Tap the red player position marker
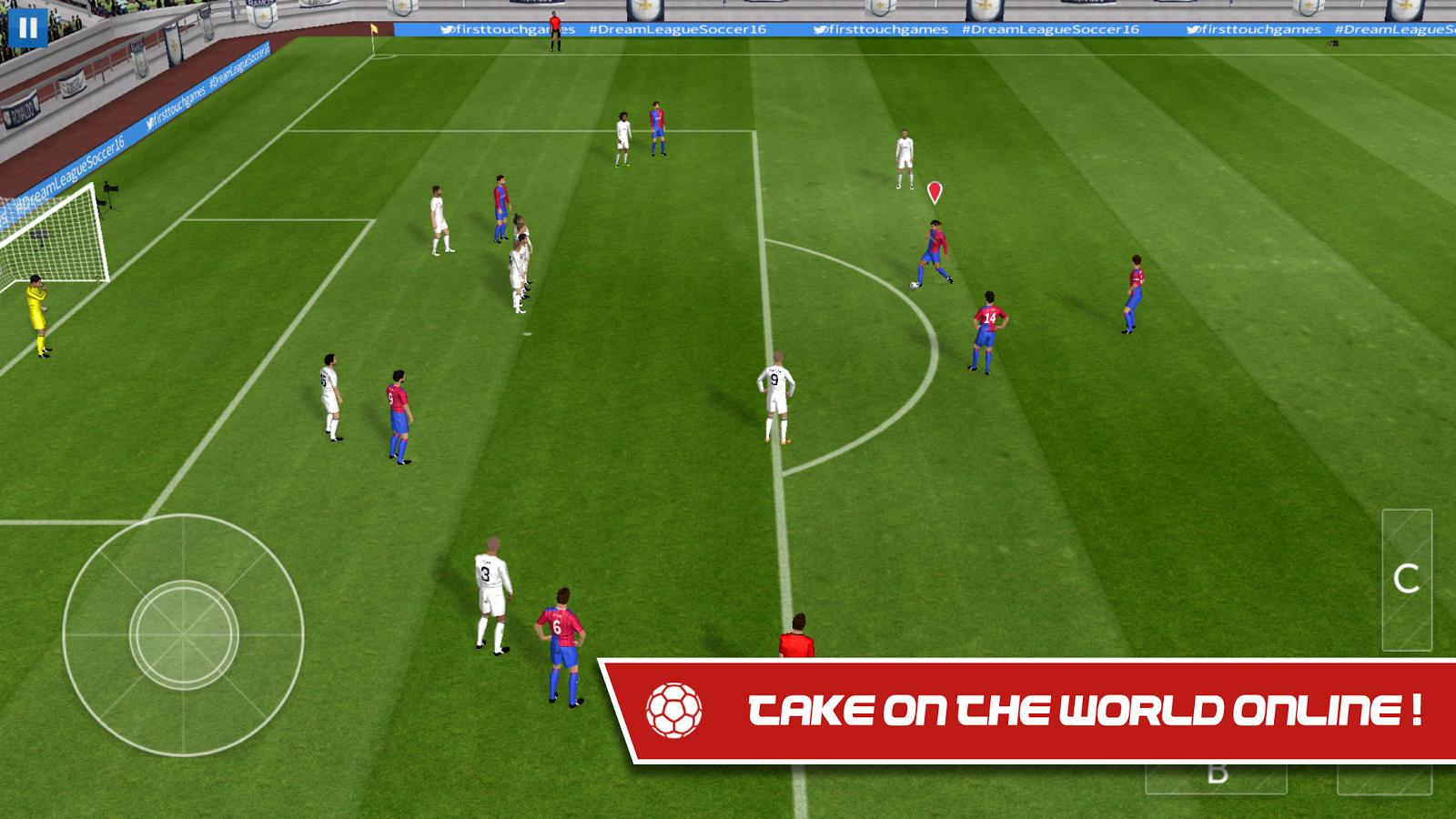This screenshot has height=819, width=1456. coord(933,191)
